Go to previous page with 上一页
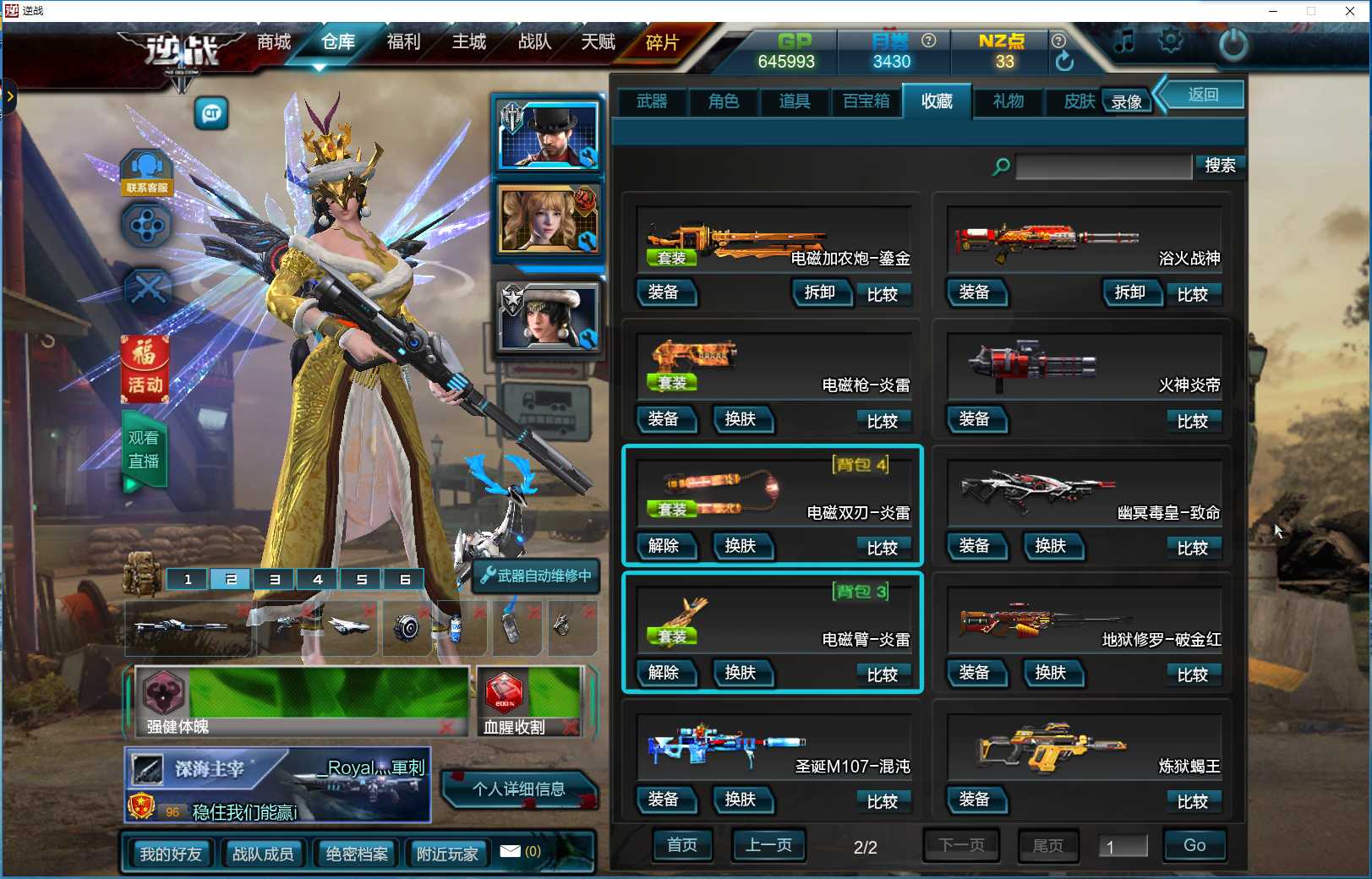 pos(768,844)
